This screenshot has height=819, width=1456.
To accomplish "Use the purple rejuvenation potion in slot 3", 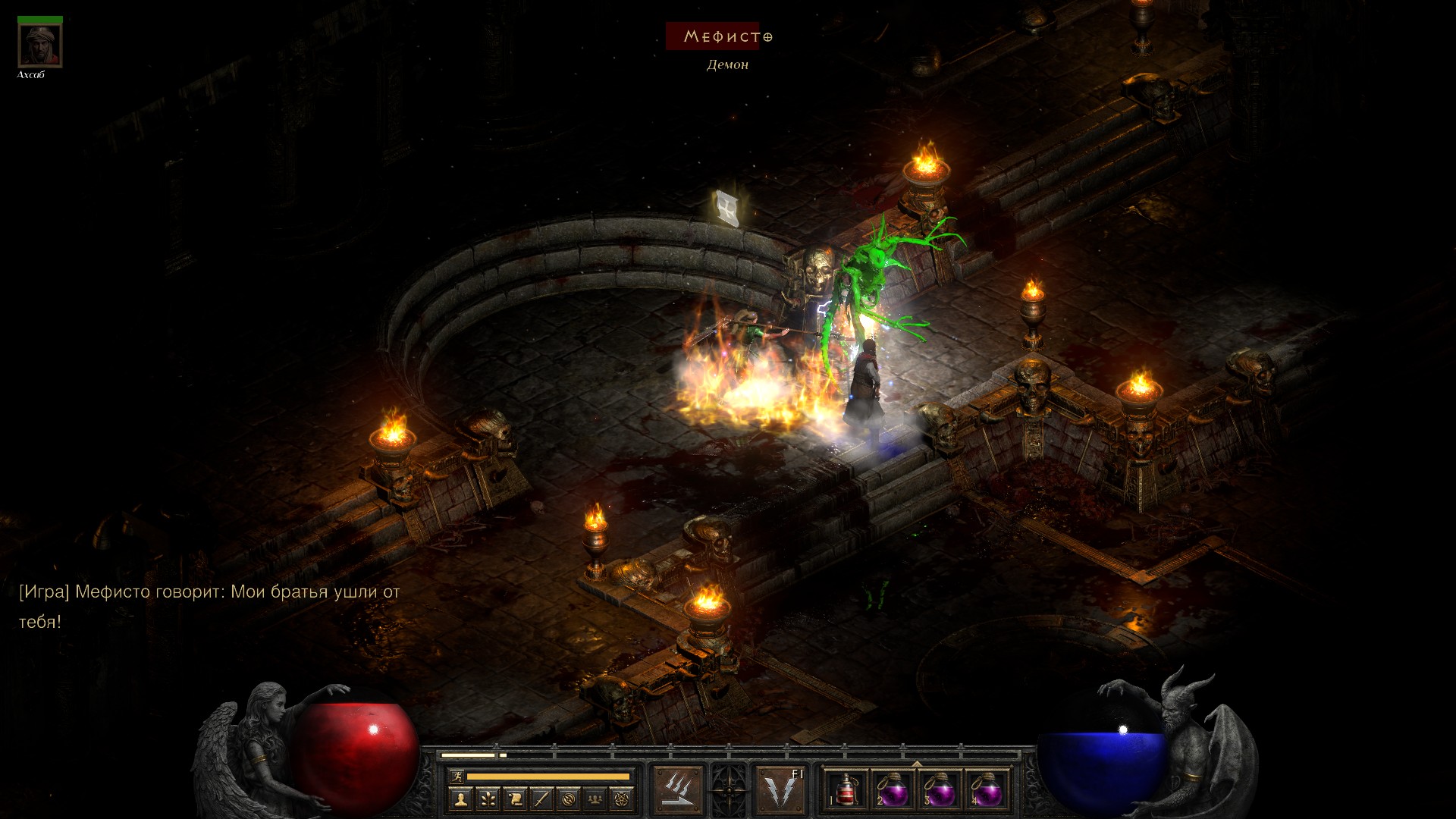I will (940, 790).
